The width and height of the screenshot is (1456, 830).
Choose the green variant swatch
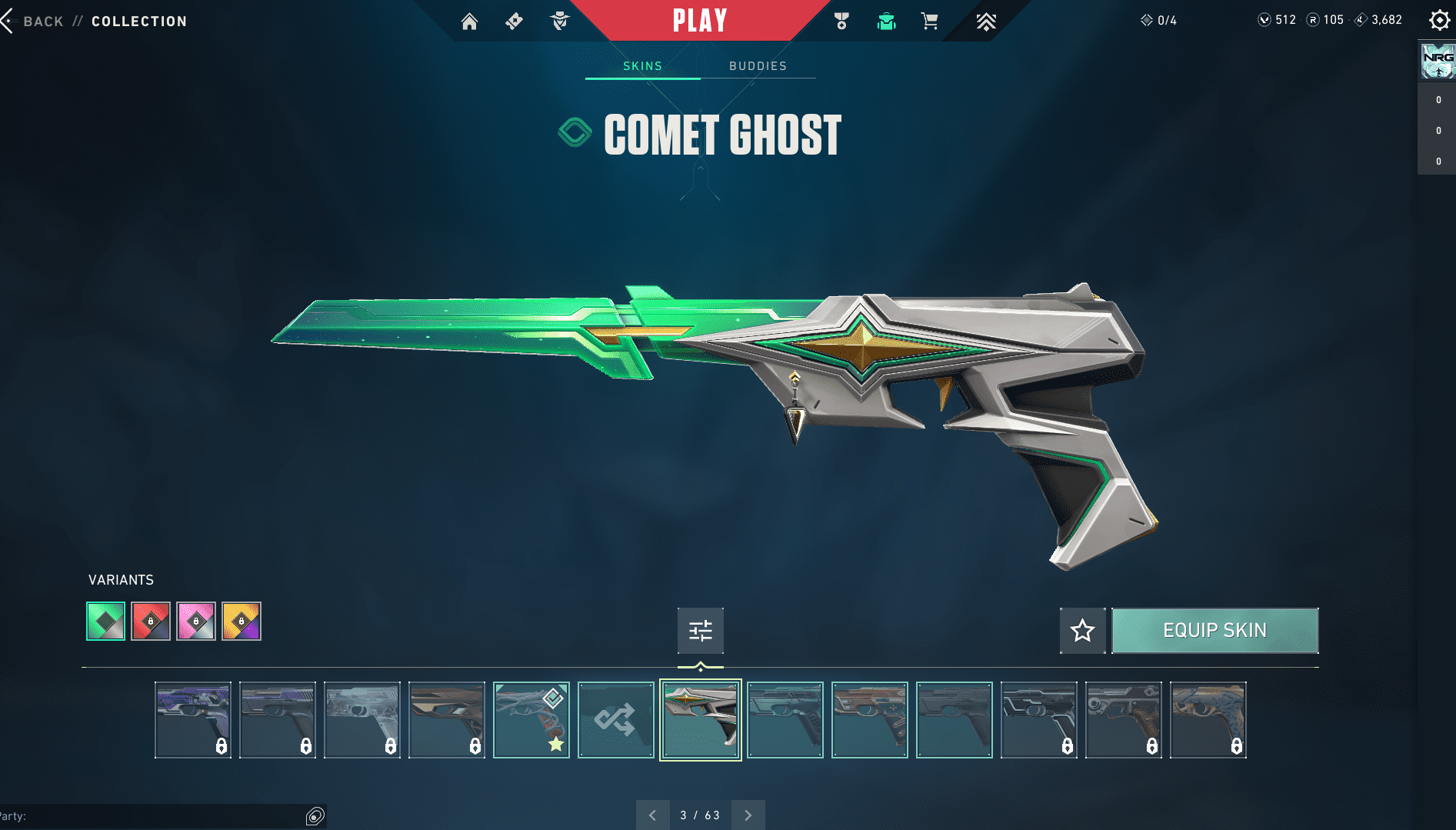(105, 621)
